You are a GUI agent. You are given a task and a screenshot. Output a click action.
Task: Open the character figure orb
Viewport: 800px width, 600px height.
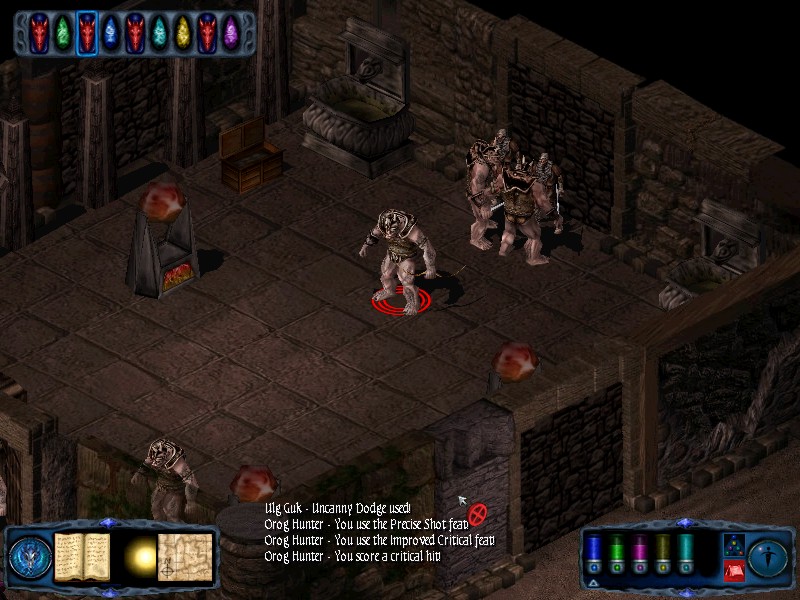[768, 555]
